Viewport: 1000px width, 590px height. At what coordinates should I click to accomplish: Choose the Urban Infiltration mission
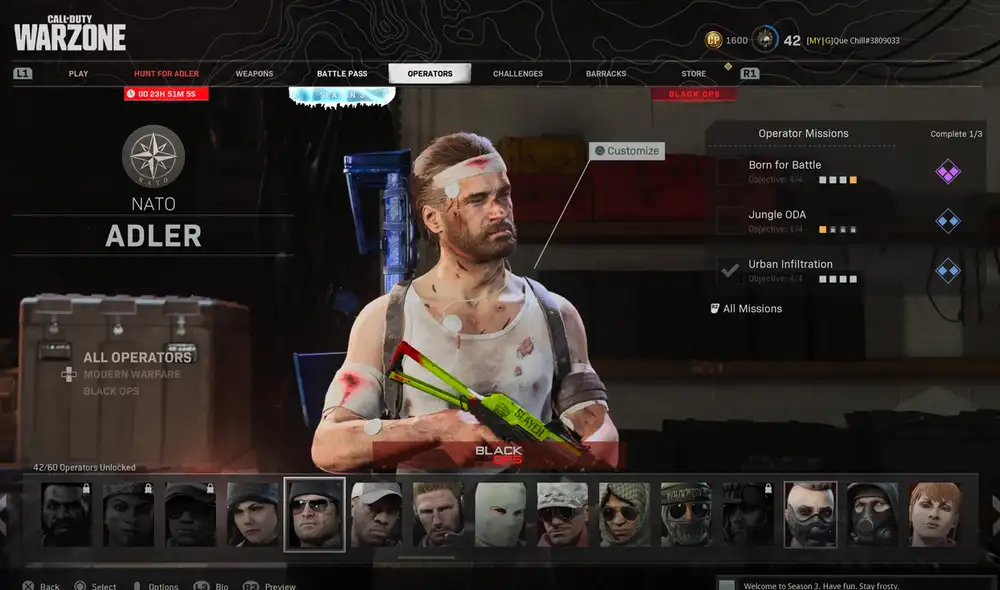[790, 265]
